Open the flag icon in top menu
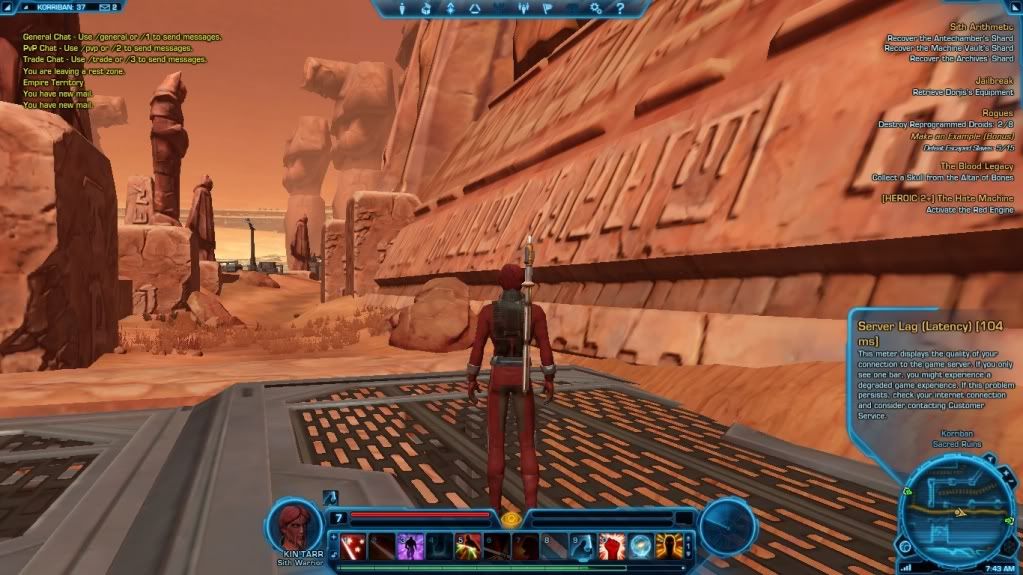The width and height of the screenshot is (1023, 575). pos(546,9)
